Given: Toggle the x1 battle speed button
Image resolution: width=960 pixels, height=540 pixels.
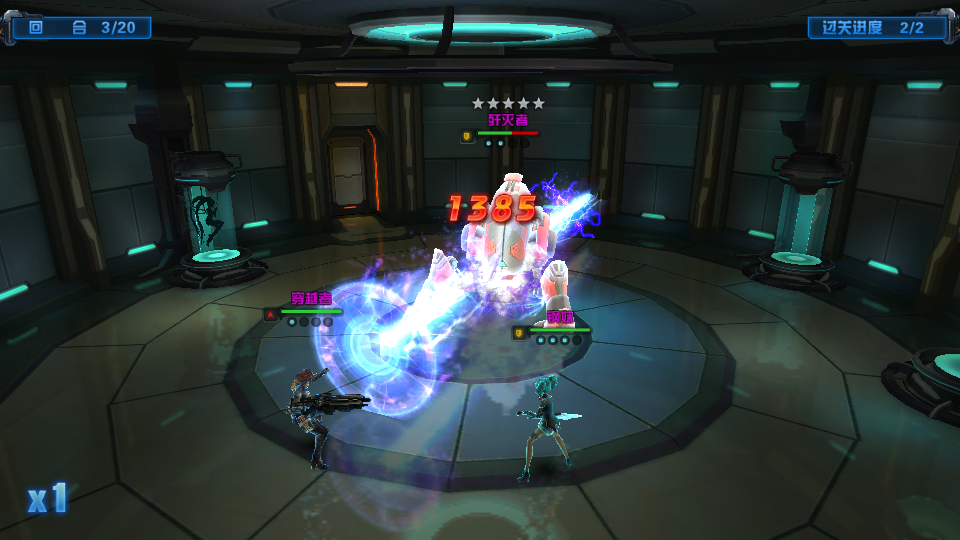Looking at the screenshot, I should [47, 498].
